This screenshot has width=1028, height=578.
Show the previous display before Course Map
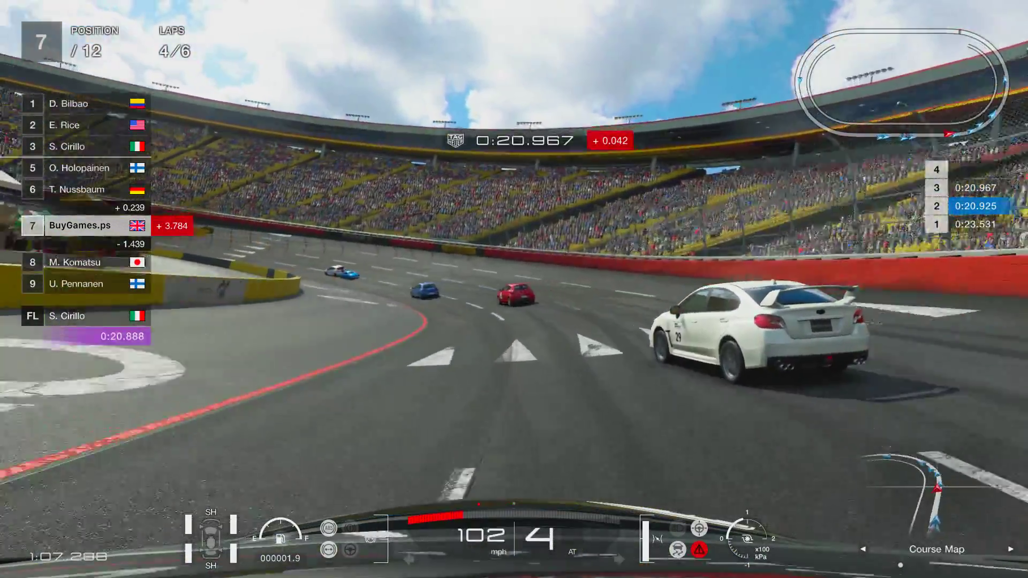863,549
